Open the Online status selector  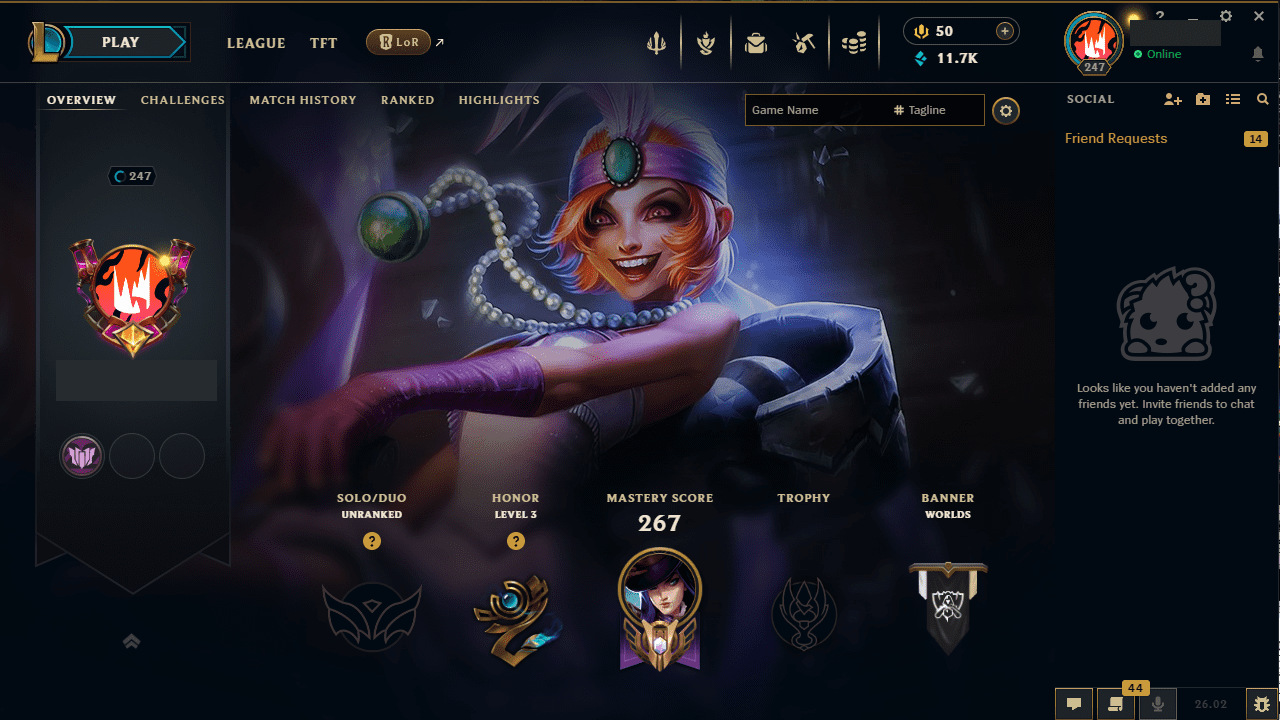(x=1159, y=55)
